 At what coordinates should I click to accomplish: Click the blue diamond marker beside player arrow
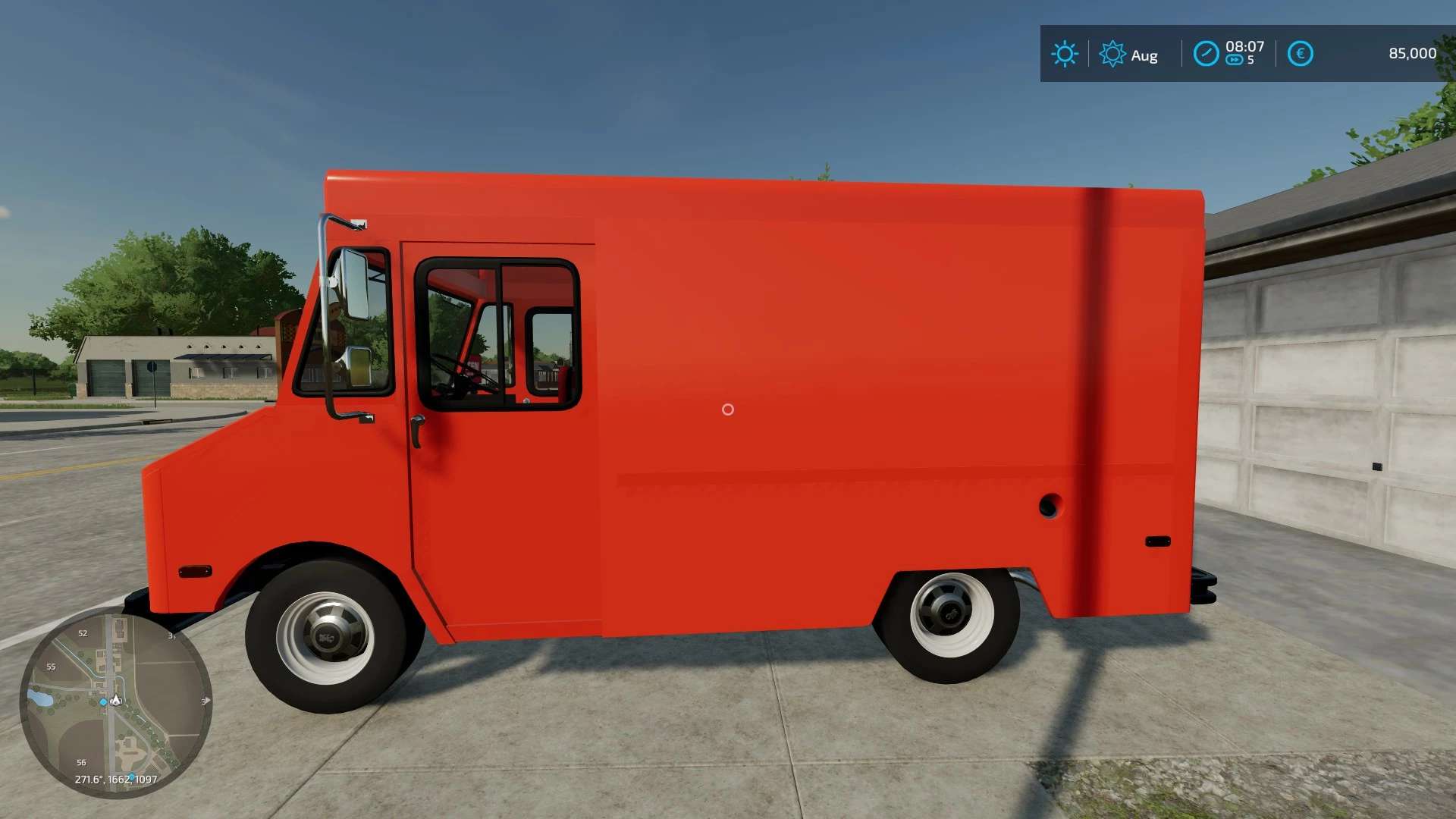[103, 701]
